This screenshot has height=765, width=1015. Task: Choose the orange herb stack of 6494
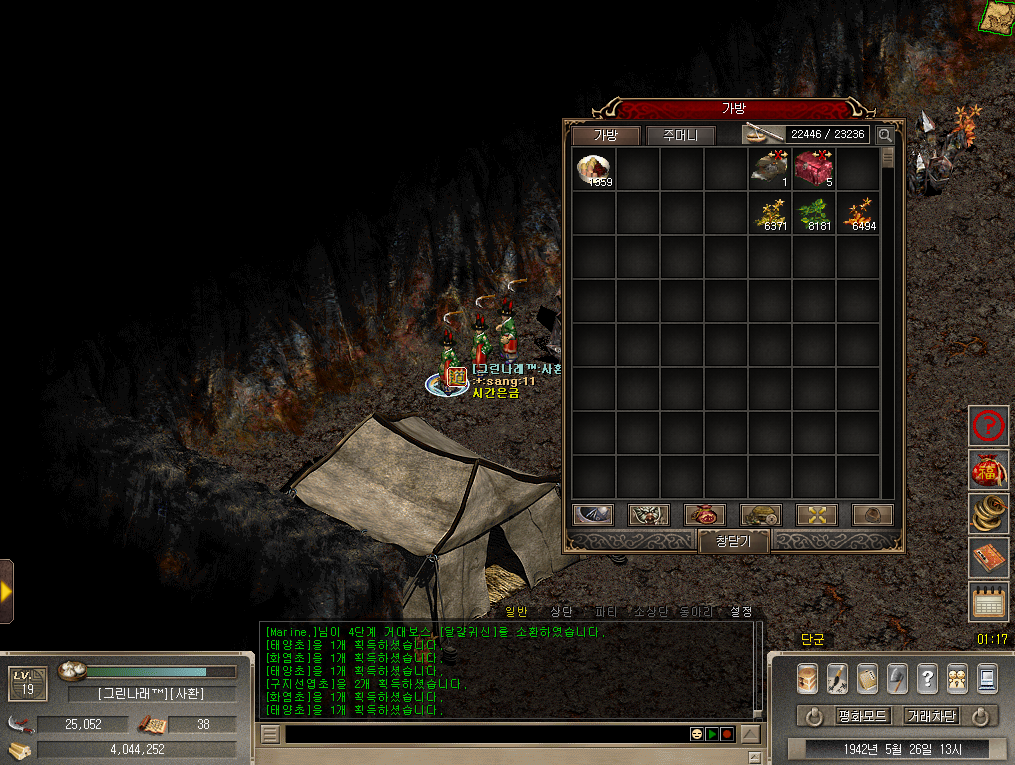pyautogui.click(x=857, y=213)
